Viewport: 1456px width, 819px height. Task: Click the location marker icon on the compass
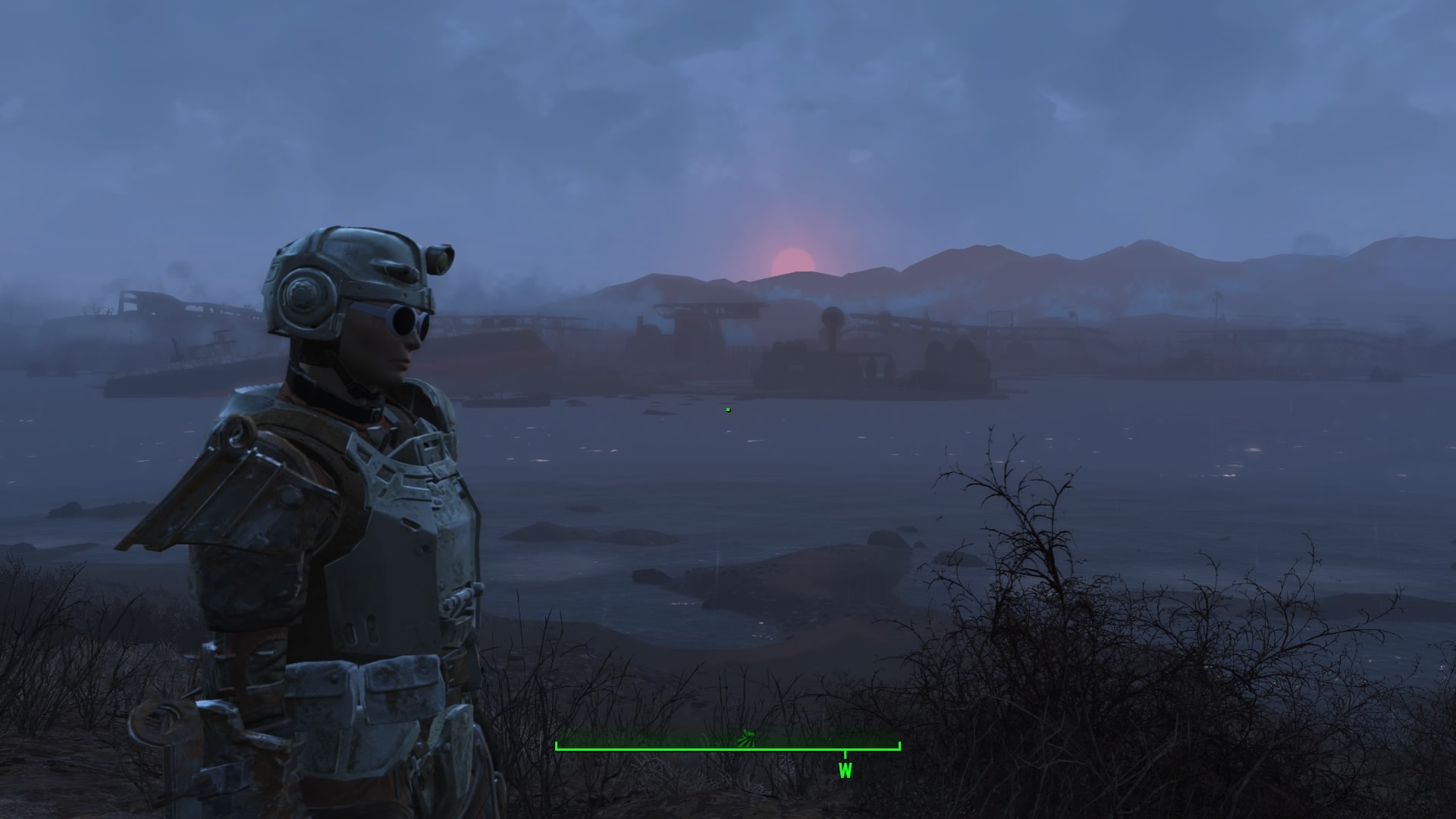(748, 737)
